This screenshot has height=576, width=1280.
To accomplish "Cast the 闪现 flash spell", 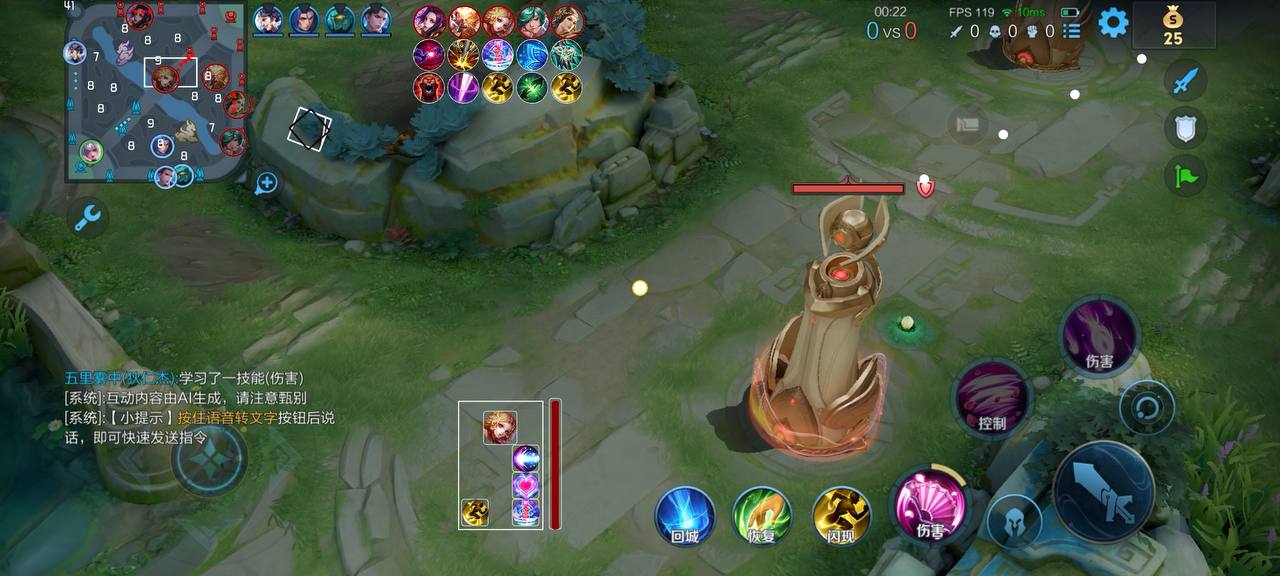I will click(x=841, y=515).
